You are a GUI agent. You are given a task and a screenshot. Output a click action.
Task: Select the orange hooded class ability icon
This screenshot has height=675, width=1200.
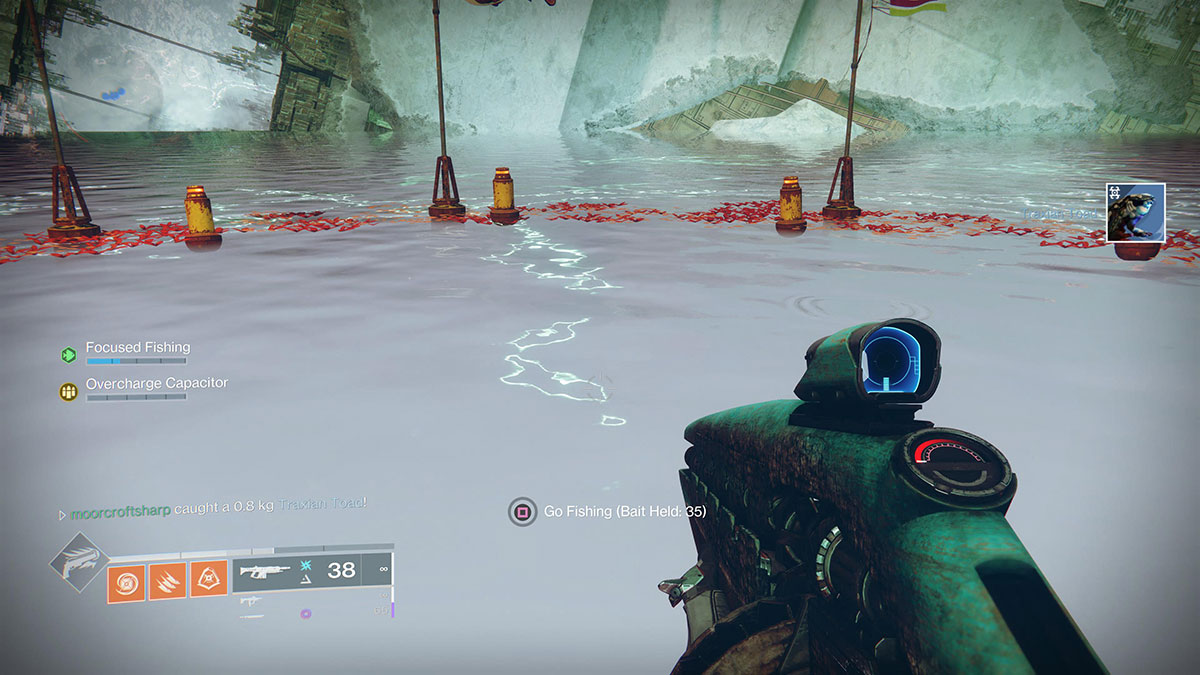point(207,580)
